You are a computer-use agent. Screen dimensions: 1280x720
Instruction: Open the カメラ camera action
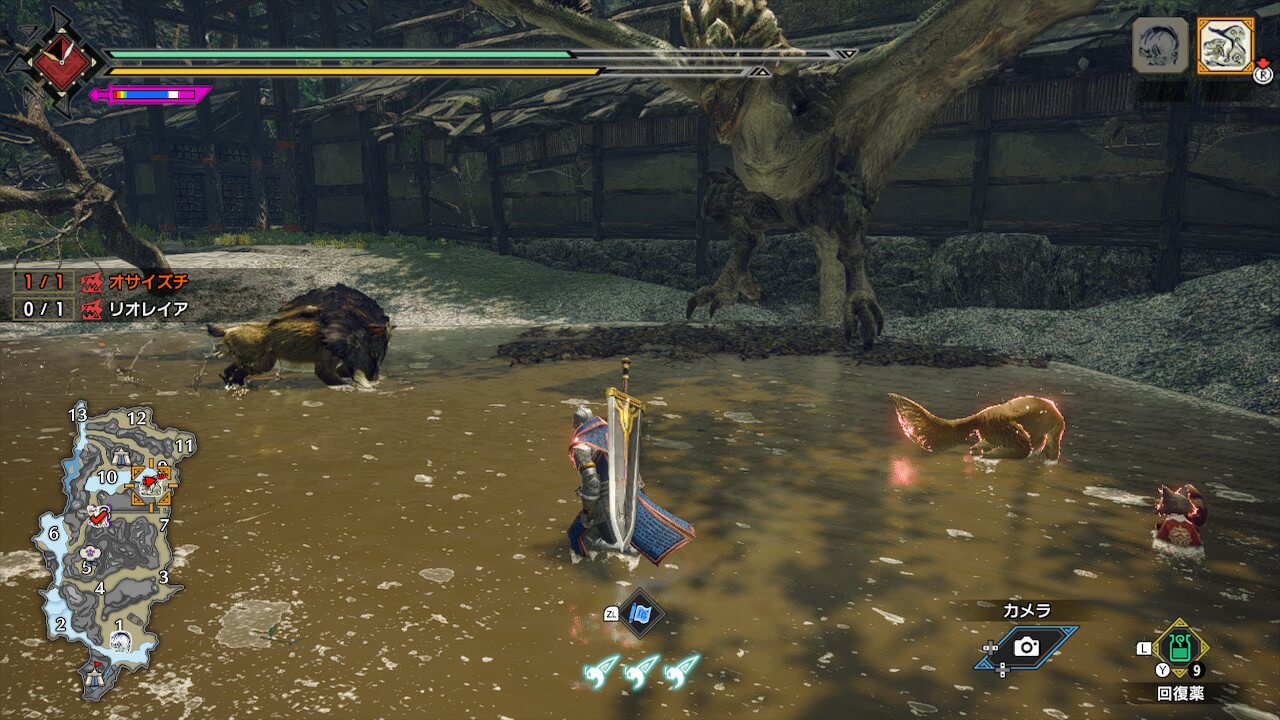[1026, 647]
